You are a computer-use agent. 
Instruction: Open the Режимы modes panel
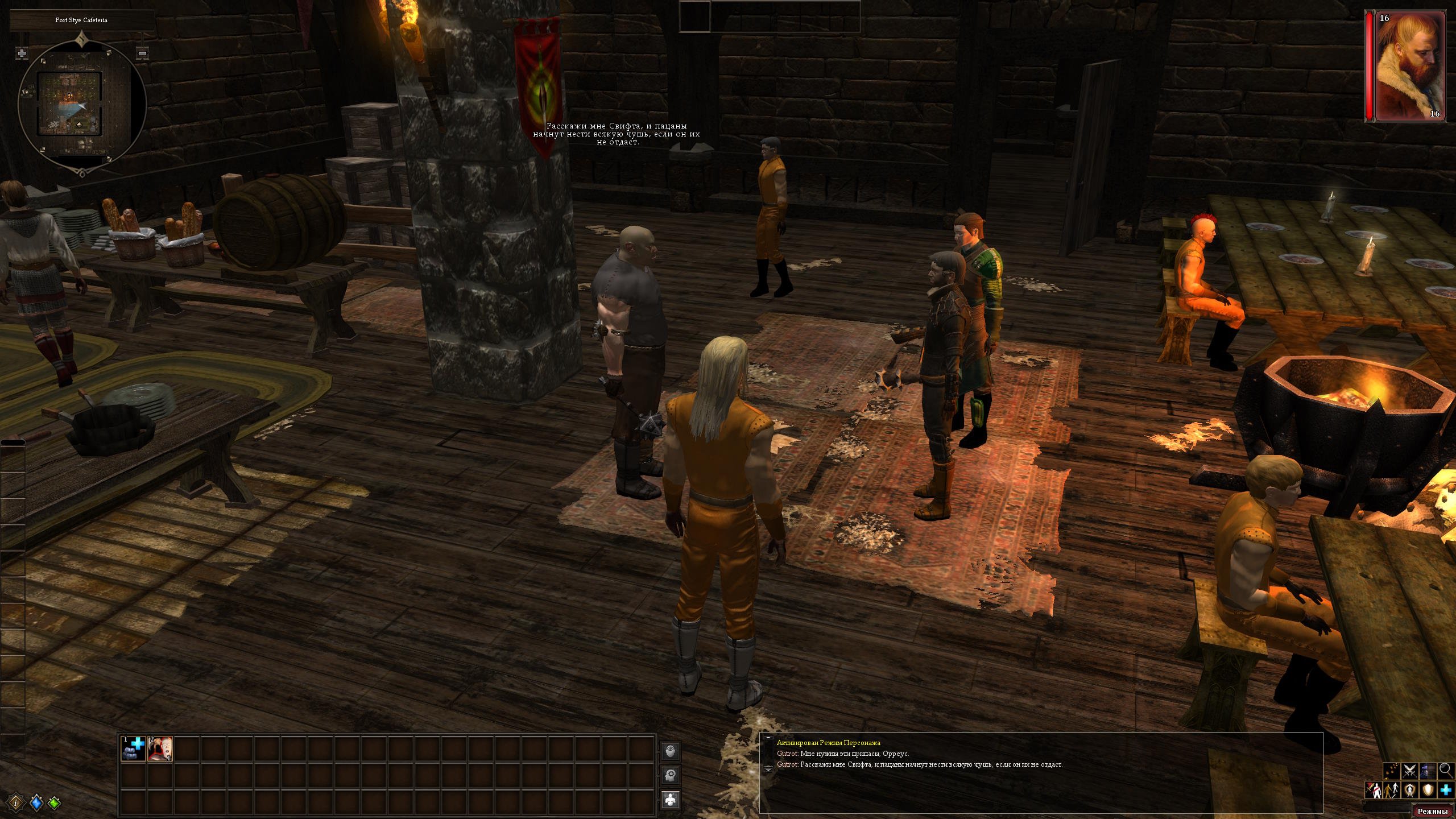click(1434, 811)
